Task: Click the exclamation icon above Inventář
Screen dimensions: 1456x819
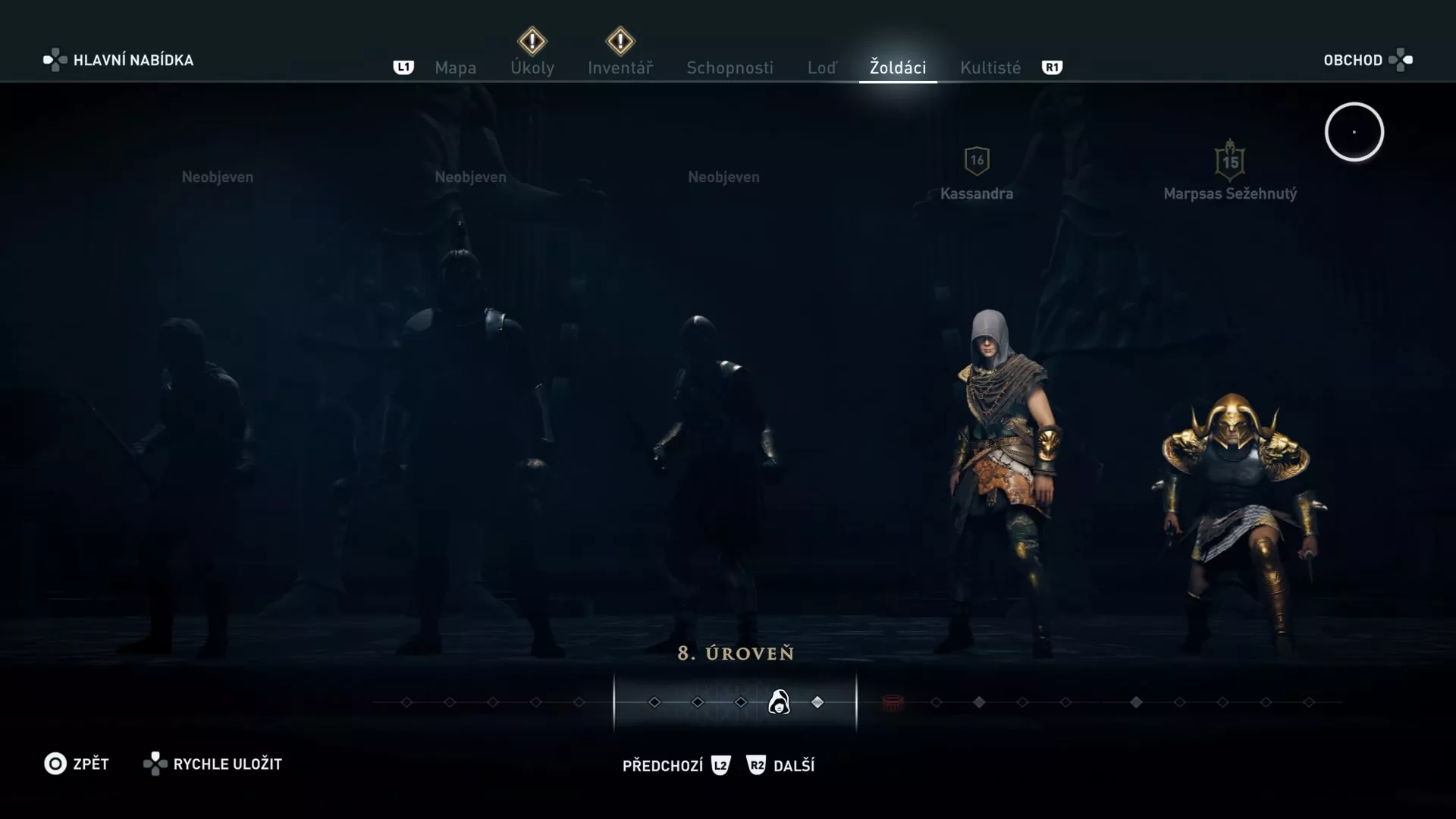Action: click(x=620, y=41)
